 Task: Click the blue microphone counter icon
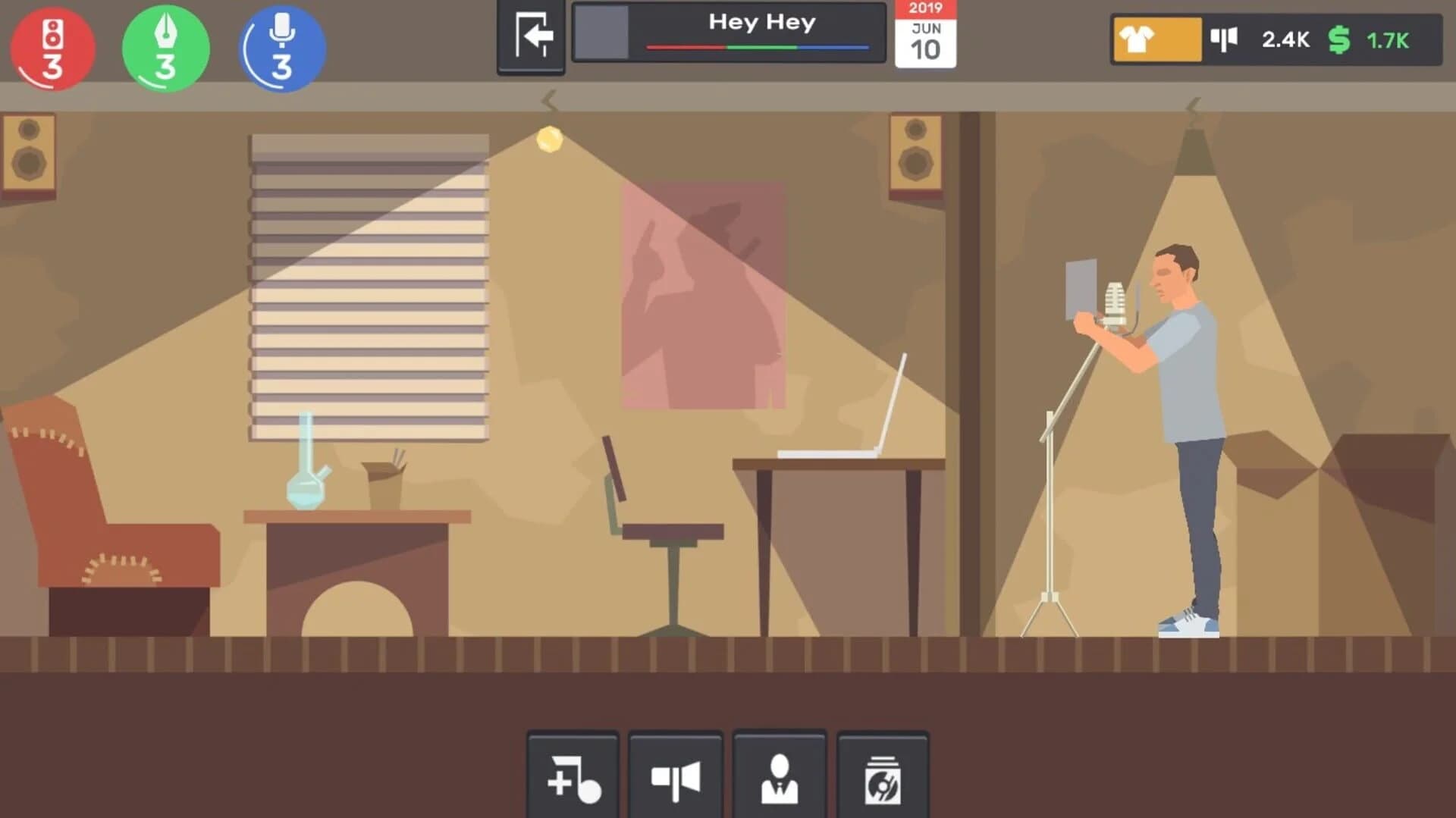pos(281,48)
